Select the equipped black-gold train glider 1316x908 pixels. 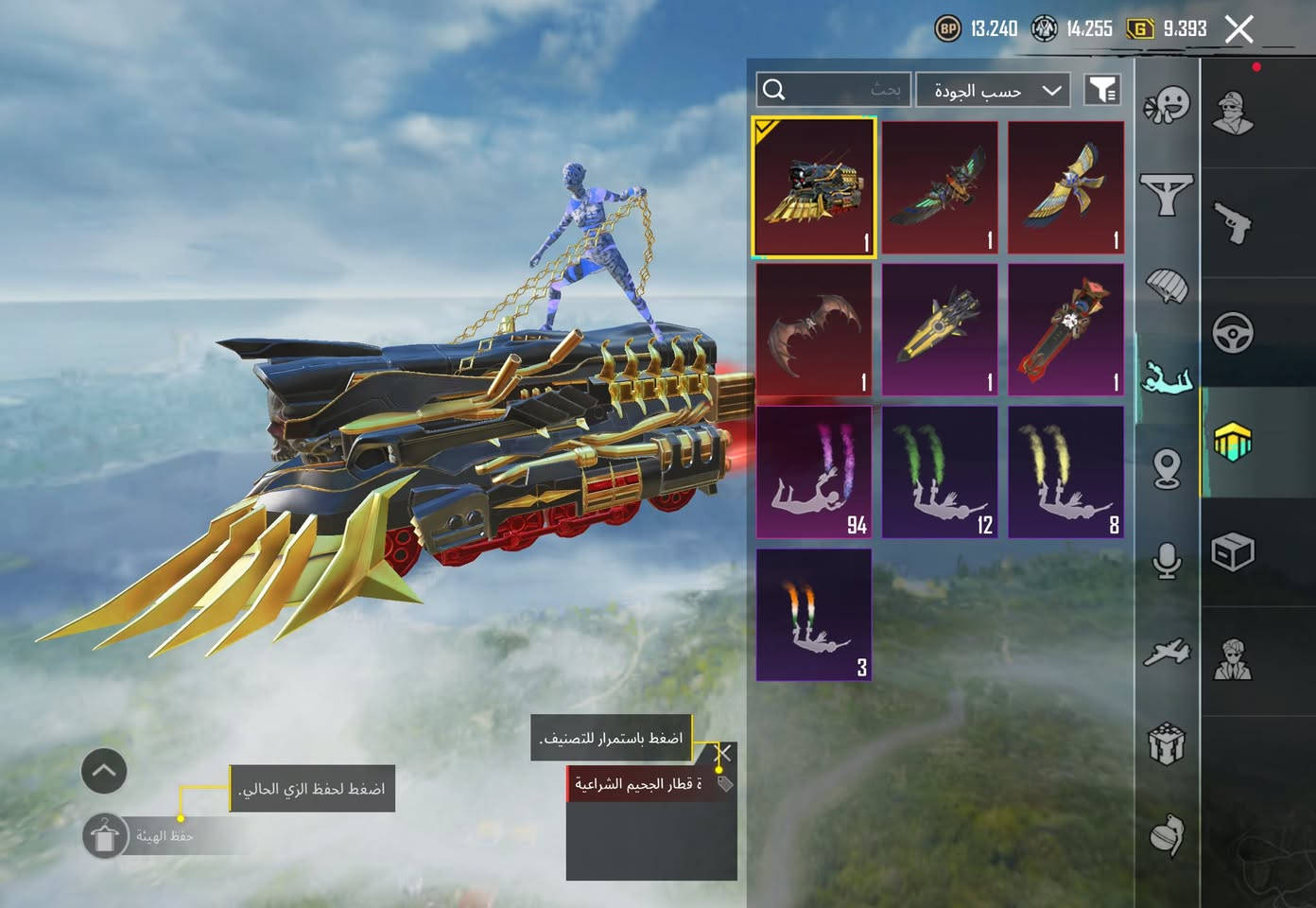click(814, 187)
